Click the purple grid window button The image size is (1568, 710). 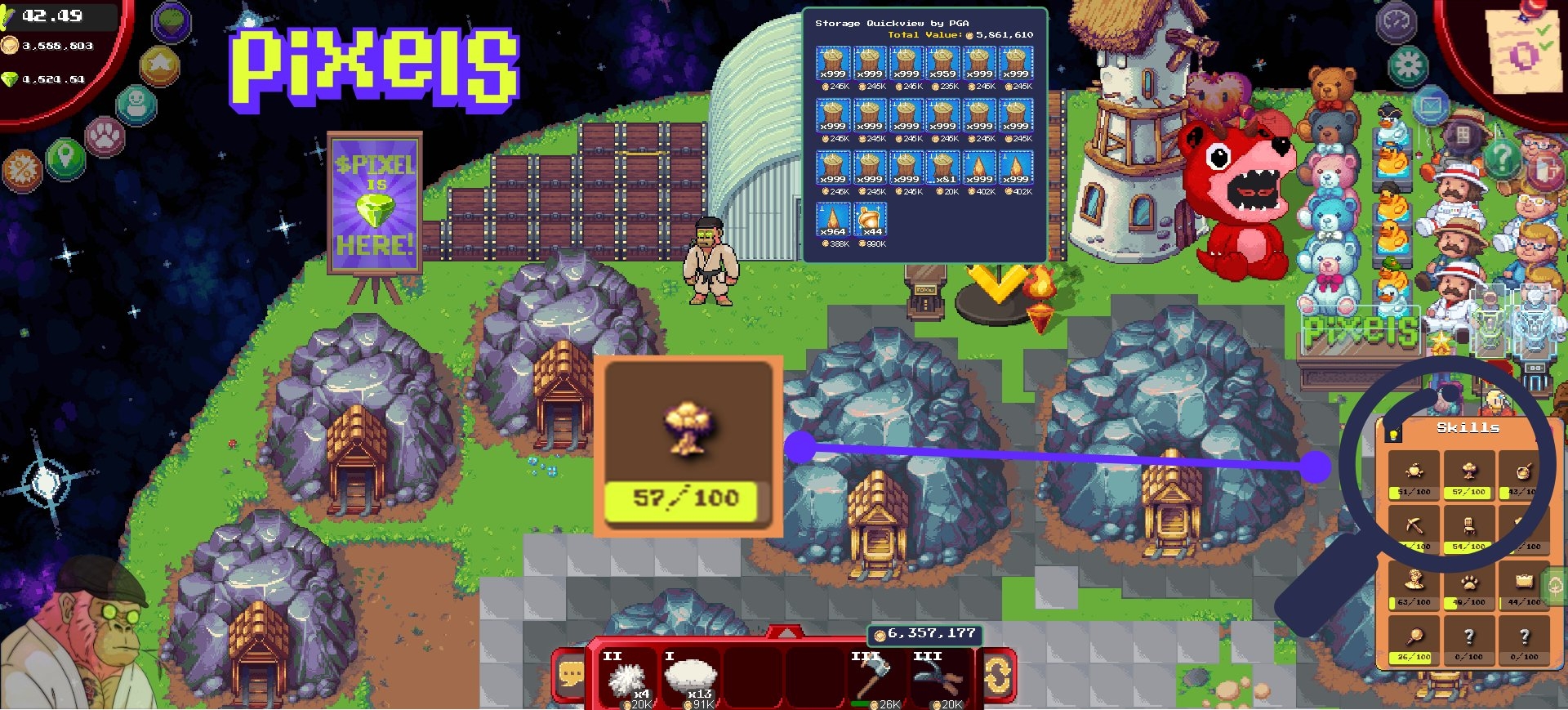click(1463, 136)
